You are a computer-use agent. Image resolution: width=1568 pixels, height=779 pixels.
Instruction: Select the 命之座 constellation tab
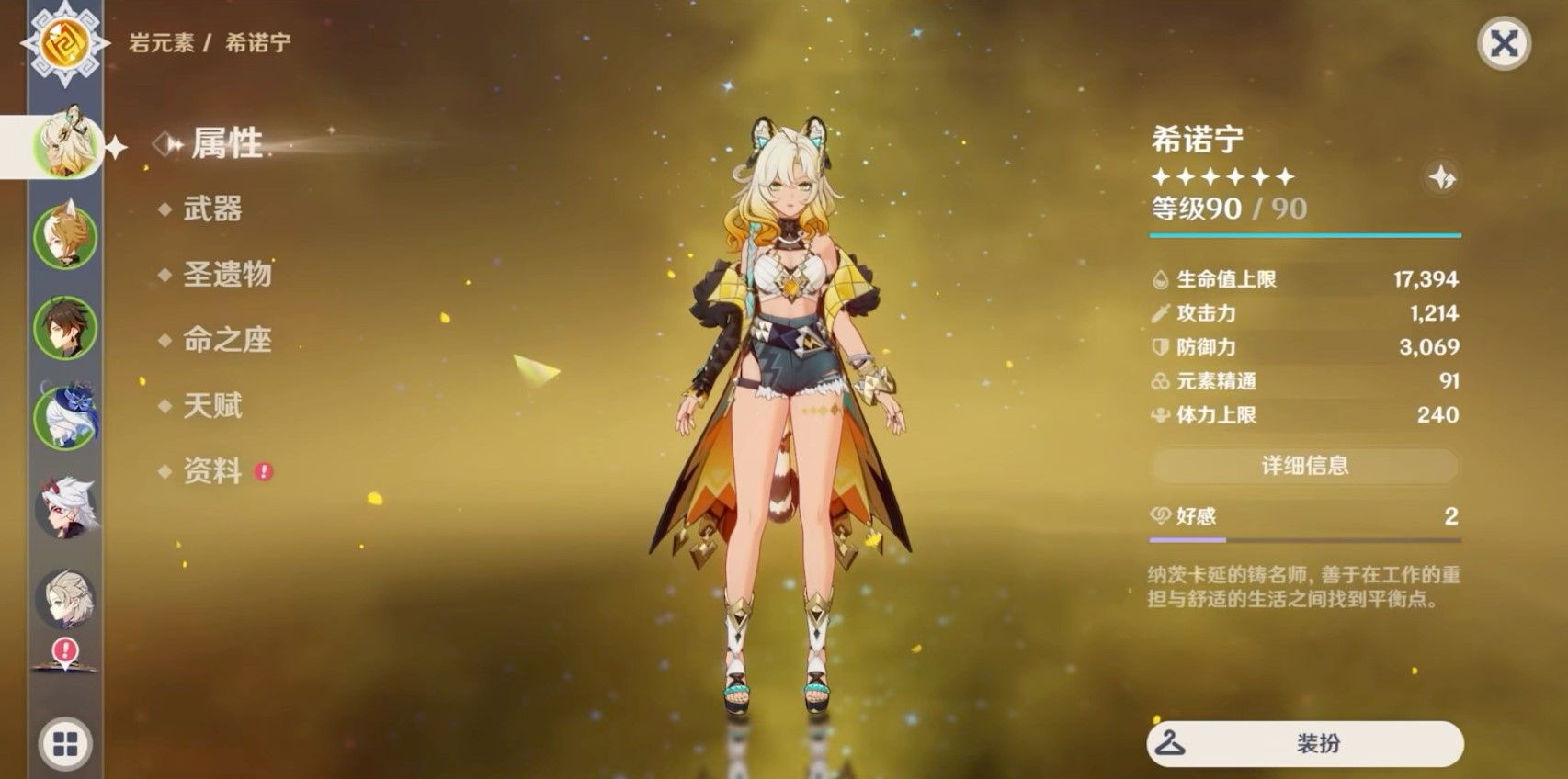point(227,340)
